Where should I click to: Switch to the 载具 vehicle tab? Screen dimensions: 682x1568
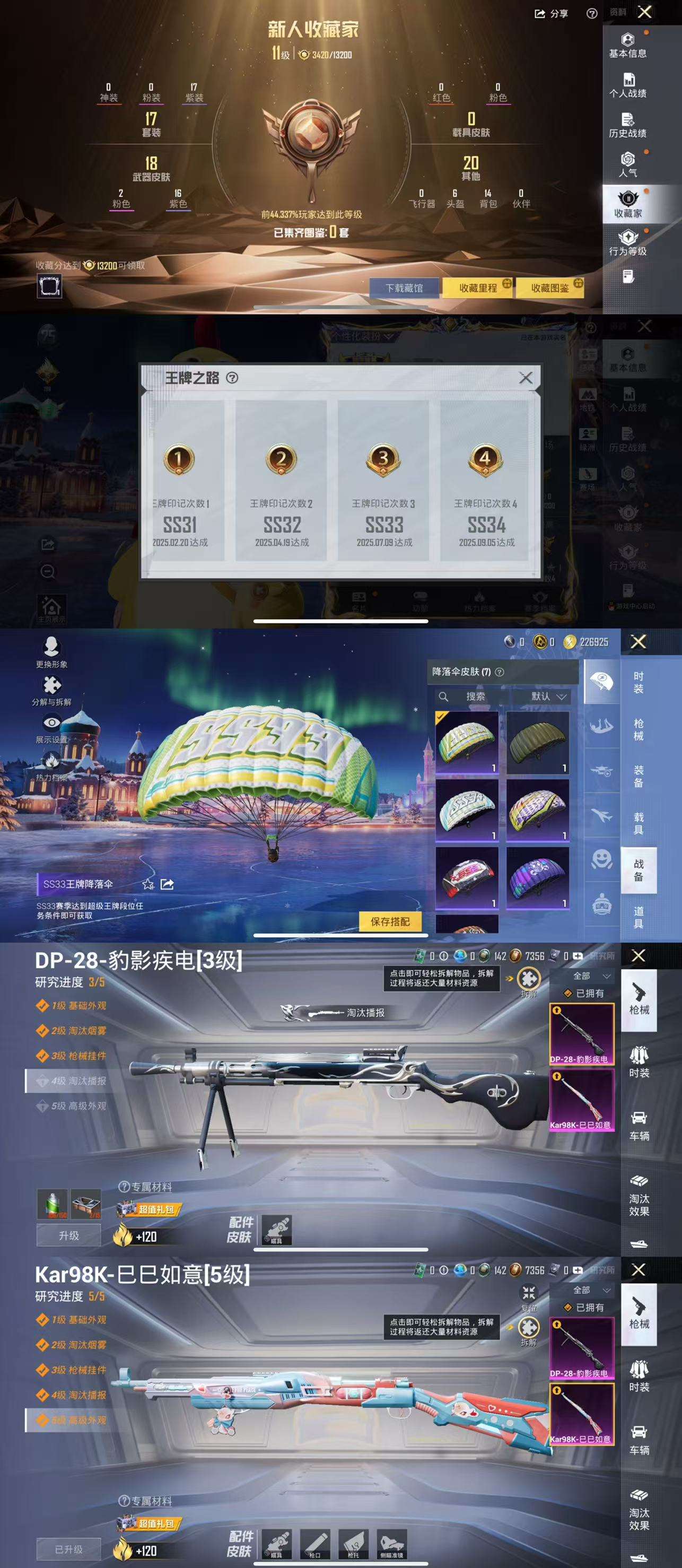tap(638, 823)
